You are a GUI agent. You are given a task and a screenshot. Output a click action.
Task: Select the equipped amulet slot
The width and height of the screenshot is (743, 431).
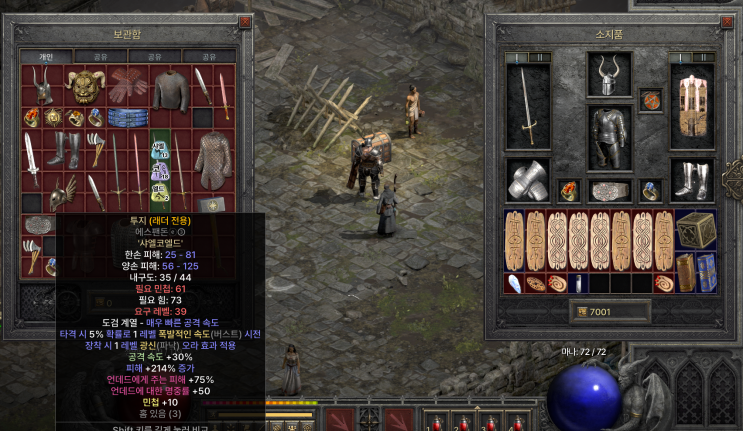[x=650, y=101]
